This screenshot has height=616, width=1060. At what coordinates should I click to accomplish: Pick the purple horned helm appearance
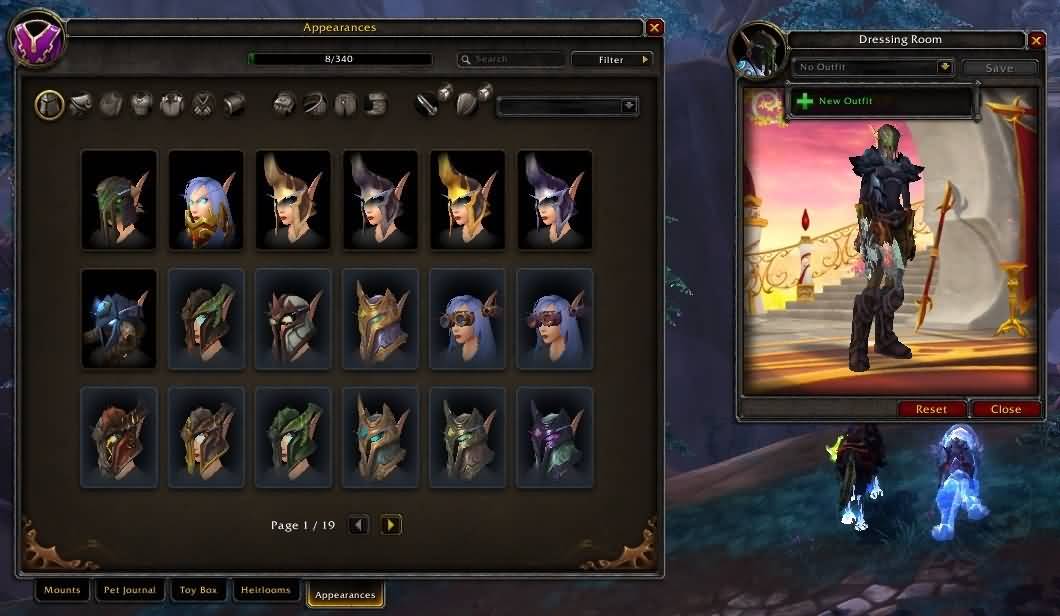(554, 436)
